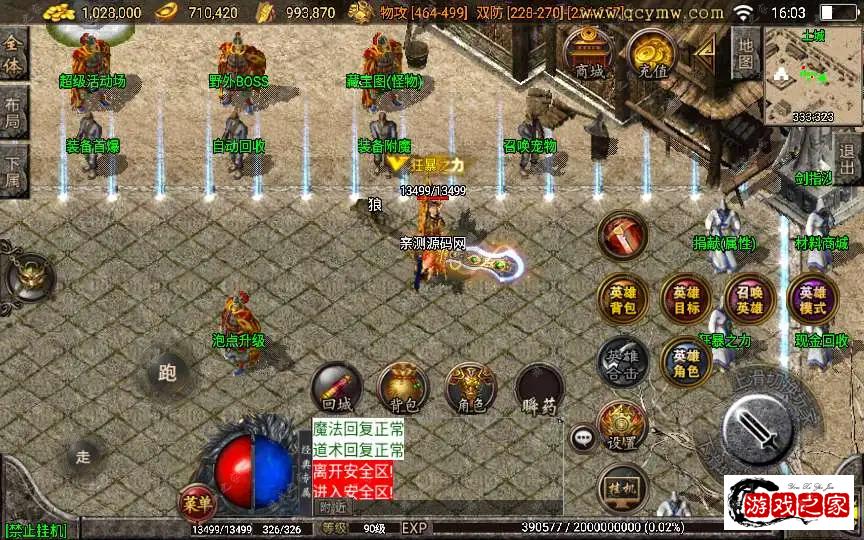Click the 土城 minimap
The height and width of the screenshot is (540, 864).
(813, 75)
